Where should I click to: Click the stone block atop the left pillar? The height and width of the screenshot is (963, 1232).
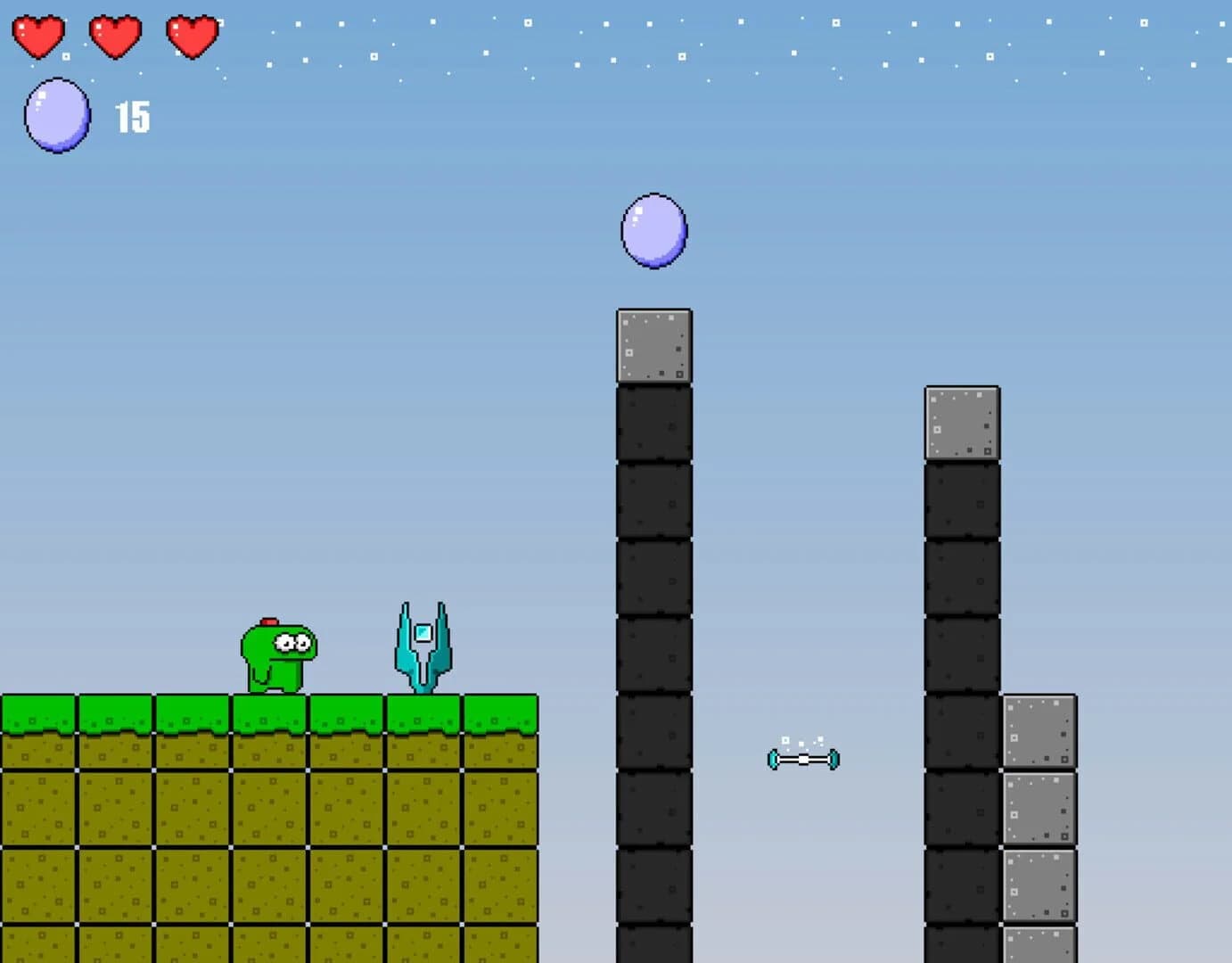click(654, 348)
